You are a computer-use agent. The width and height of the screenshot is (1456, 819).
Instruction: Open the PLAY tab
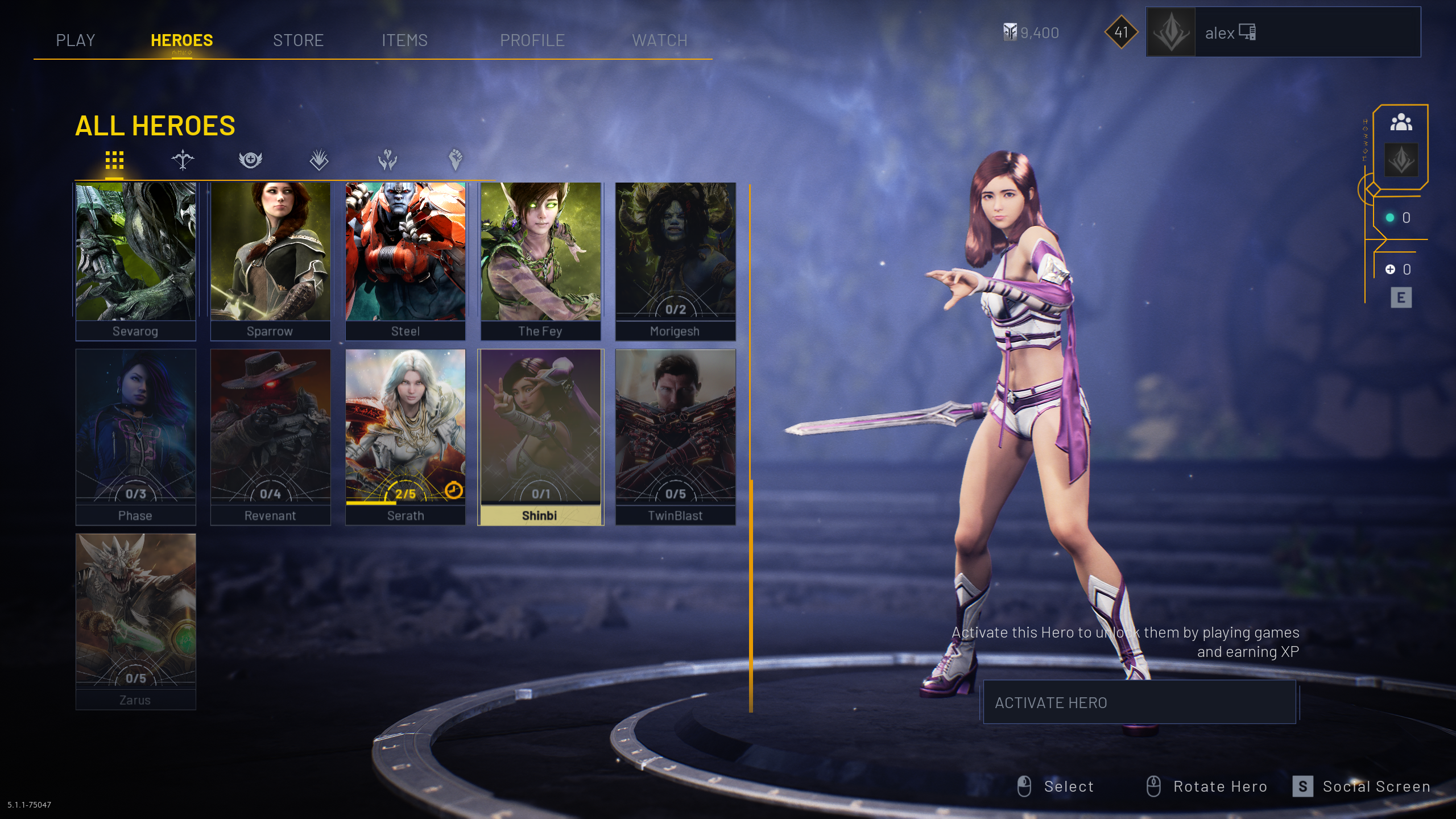(76, 40)
